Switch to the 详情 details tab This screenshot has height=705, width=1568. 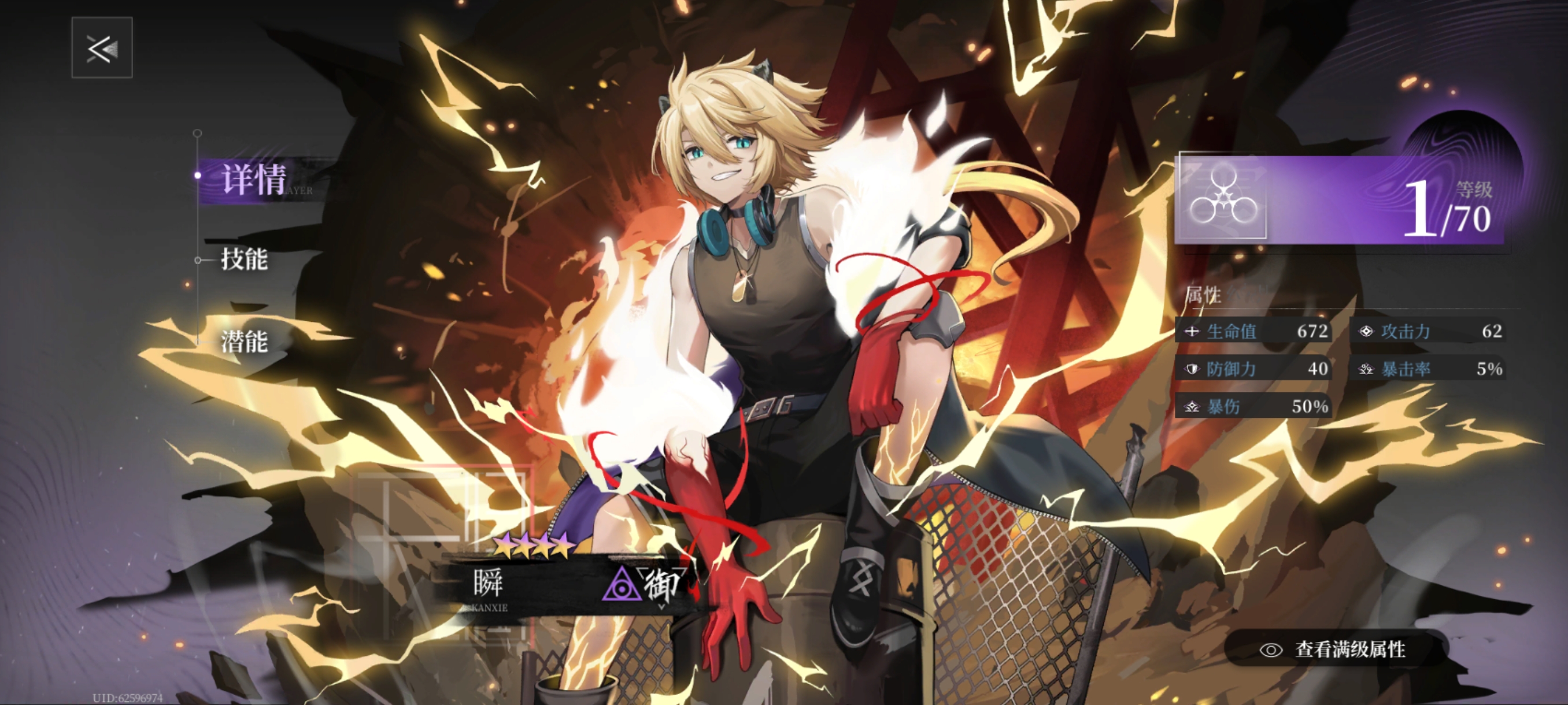[252, 180]
